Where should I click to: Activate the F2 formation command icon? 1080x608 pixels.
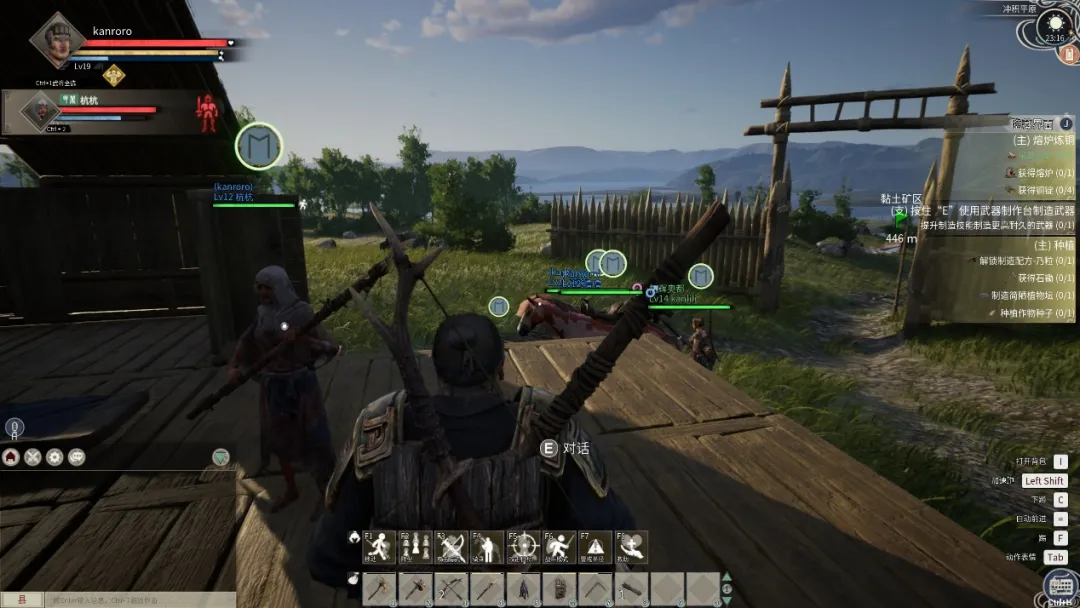pyautogui.click(x=415, y=547)
